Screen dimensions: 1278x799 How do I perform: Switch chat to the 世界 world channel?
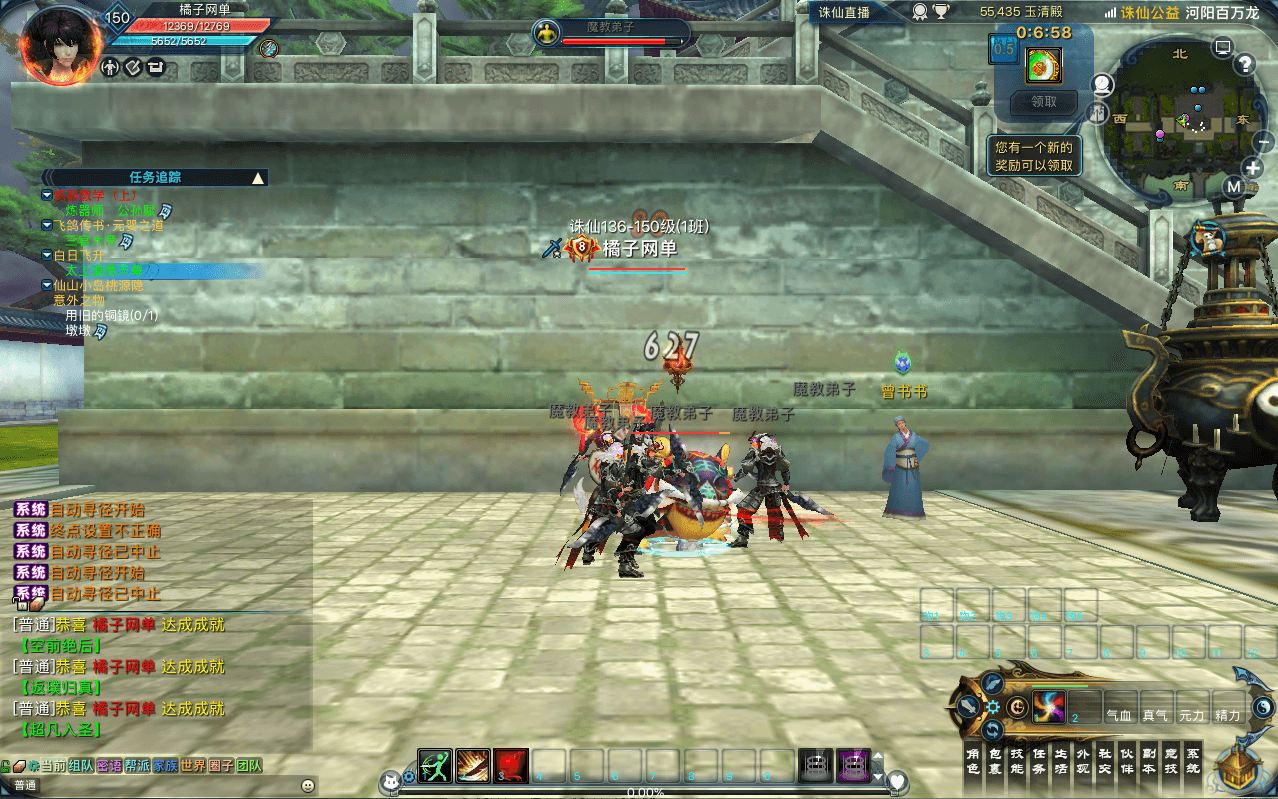pyautogui.click(x=193, y=766)
